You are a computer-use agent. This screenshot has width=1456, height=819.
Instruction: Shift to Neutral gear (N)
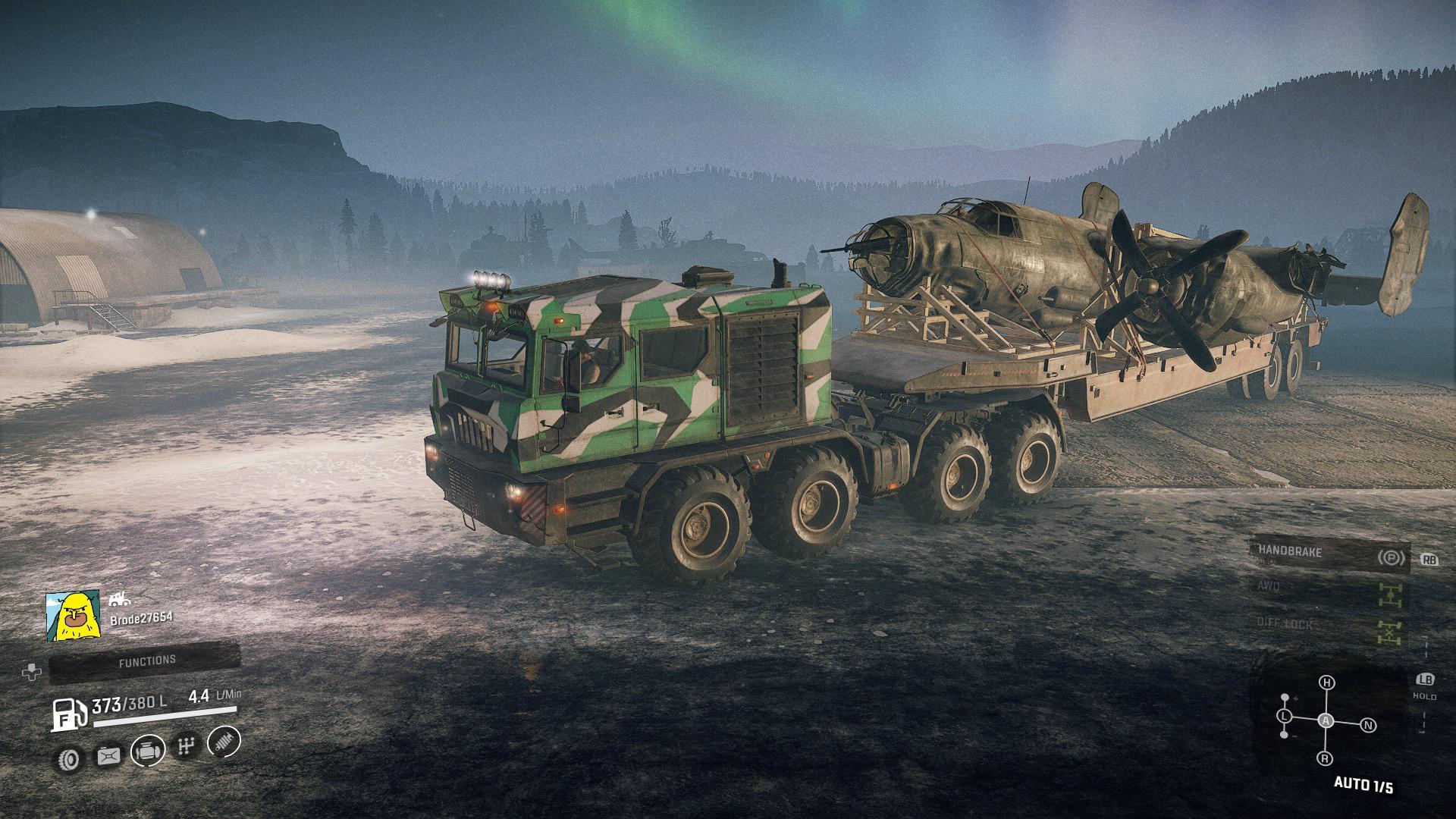coord(1368,725)
